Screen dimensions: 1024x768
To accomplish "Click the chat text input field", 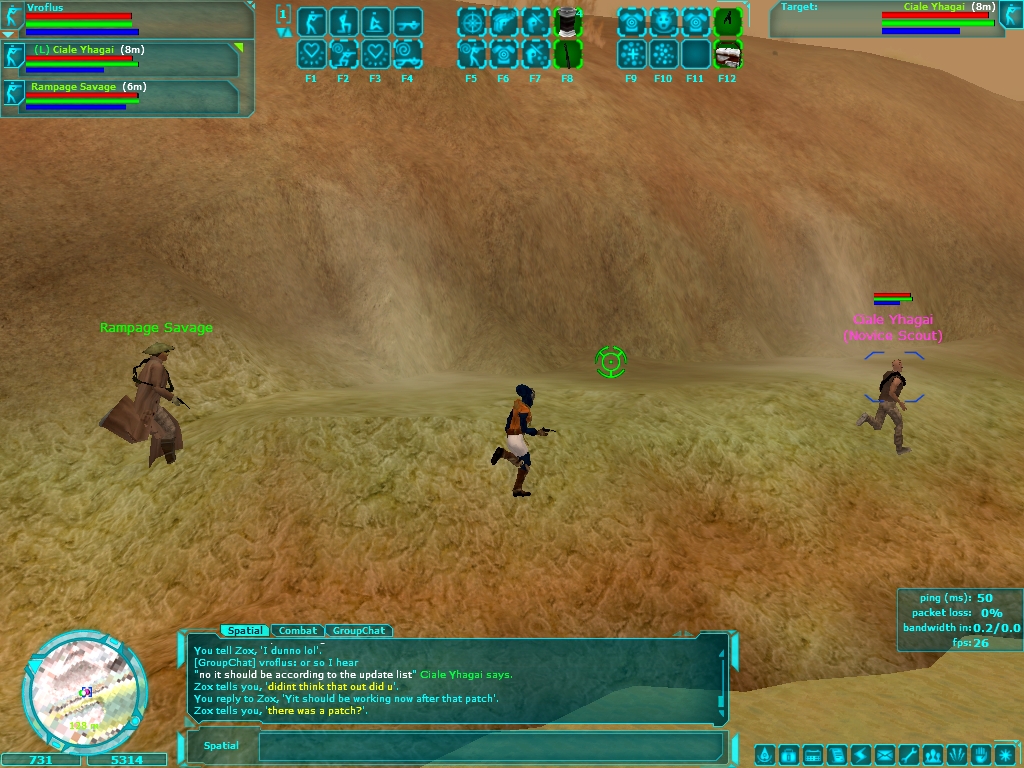I will click(x=490, y=746).
